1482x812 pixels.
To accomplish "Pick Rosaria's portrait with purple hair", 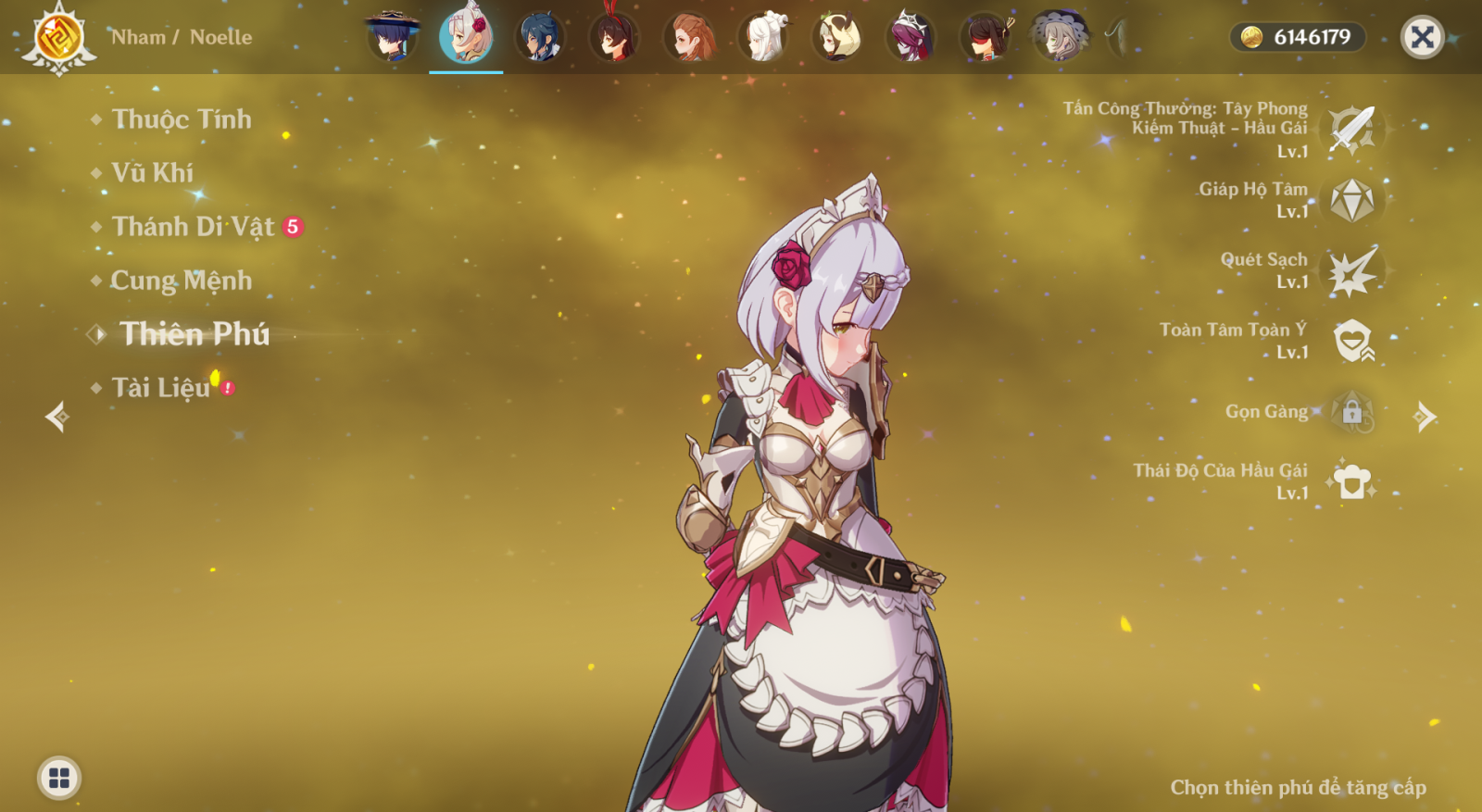I will point(911,37).
